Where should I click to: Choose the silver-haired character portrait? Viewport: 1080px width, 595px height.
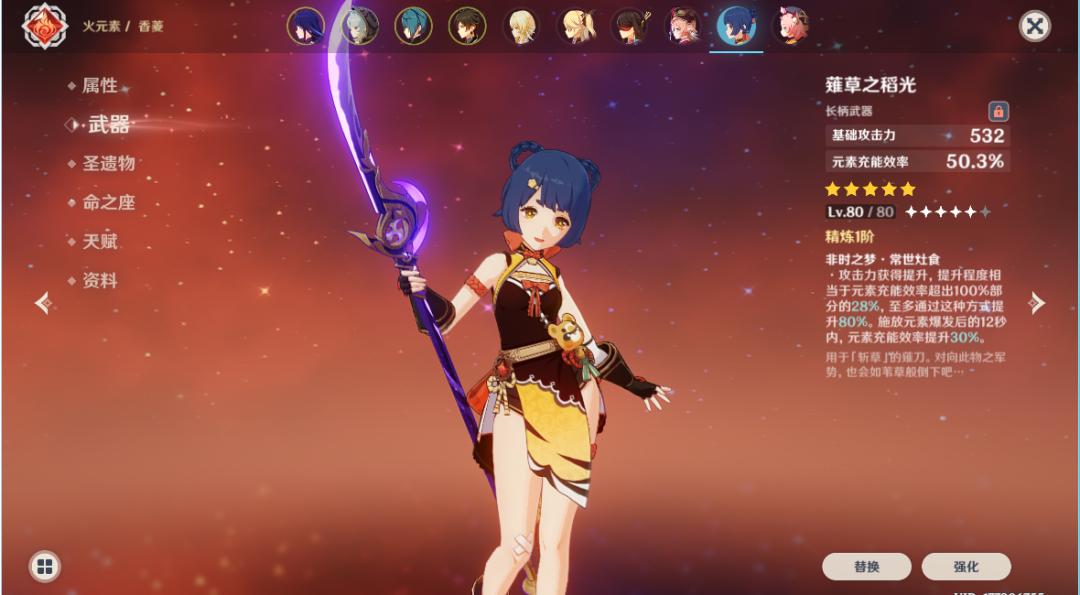360,26
